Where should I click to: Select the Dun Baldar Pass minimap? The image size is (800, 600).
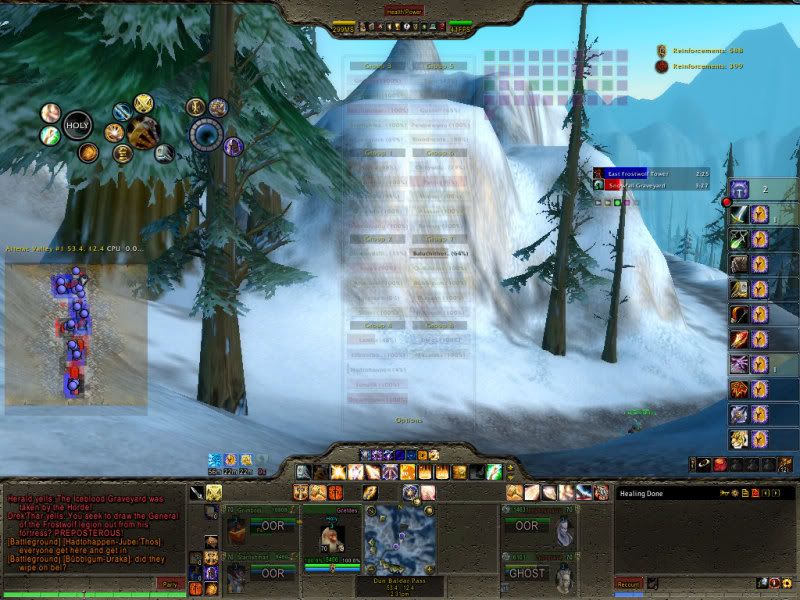(x=399, y=540)
